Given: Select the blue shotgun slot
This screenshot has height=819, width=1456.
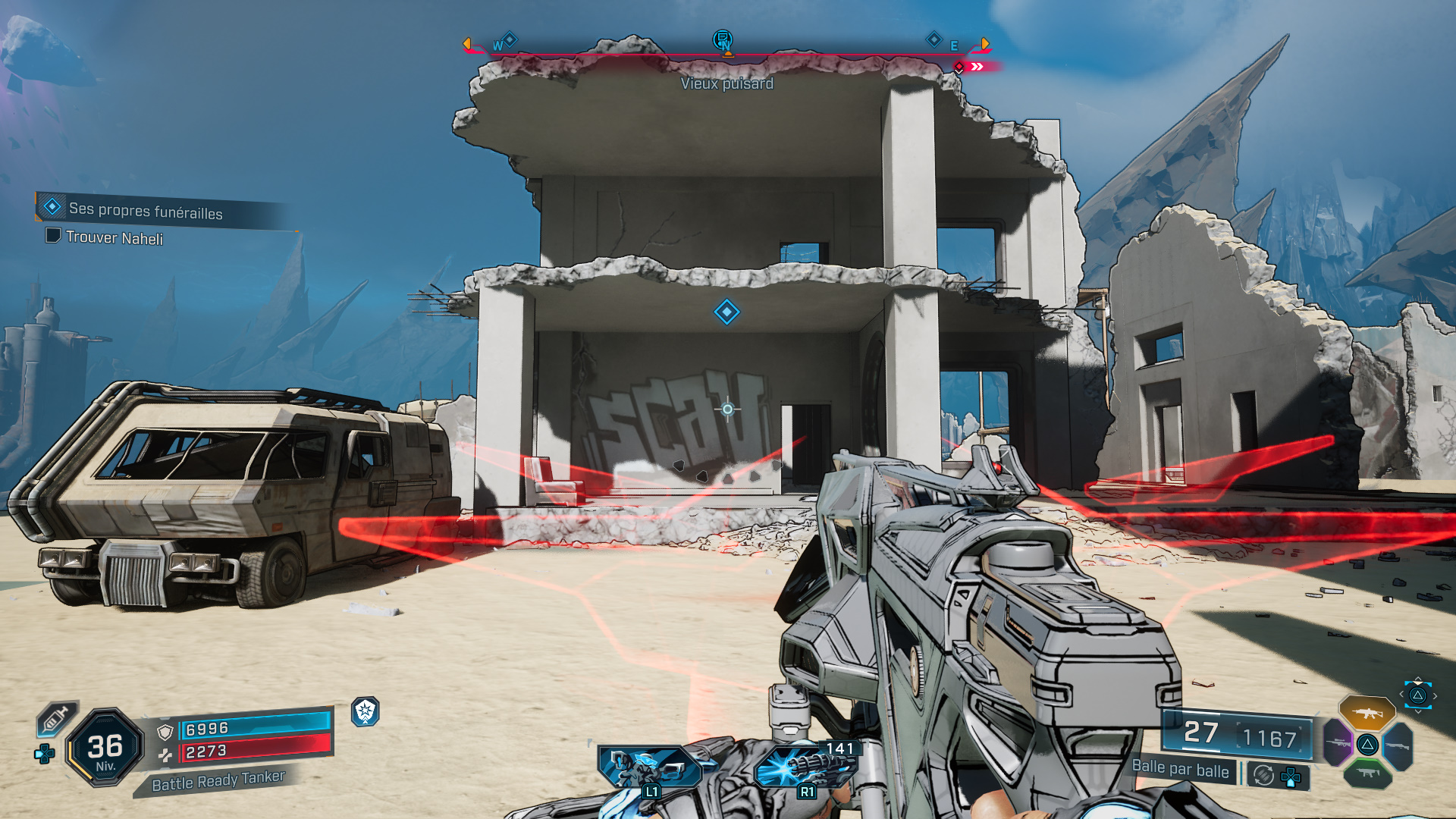Looking at the screenshot, I should pyautogui.click(x=1398, y=745).
